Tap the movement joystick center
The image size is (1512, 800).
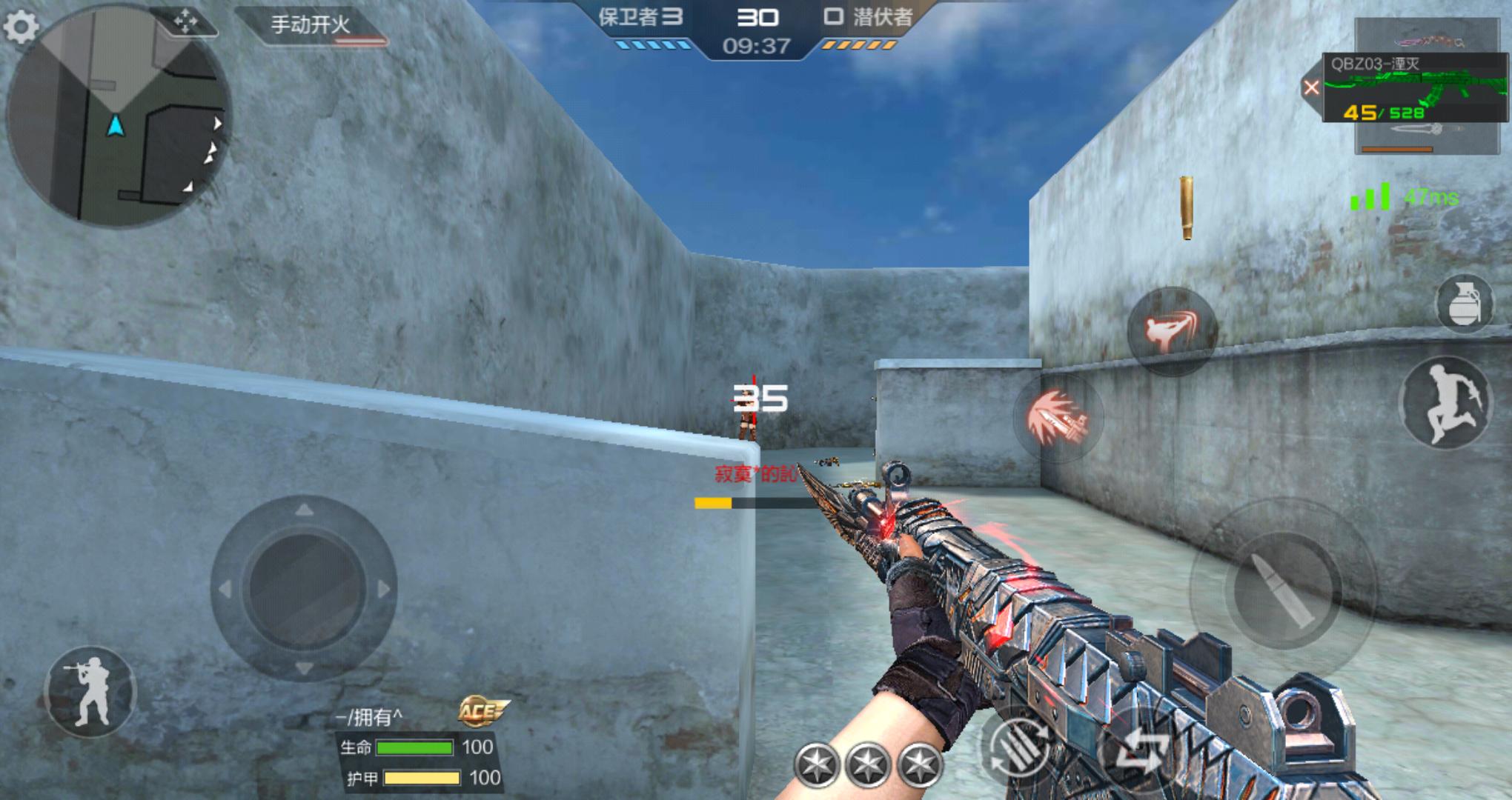(x=304, y=589)
